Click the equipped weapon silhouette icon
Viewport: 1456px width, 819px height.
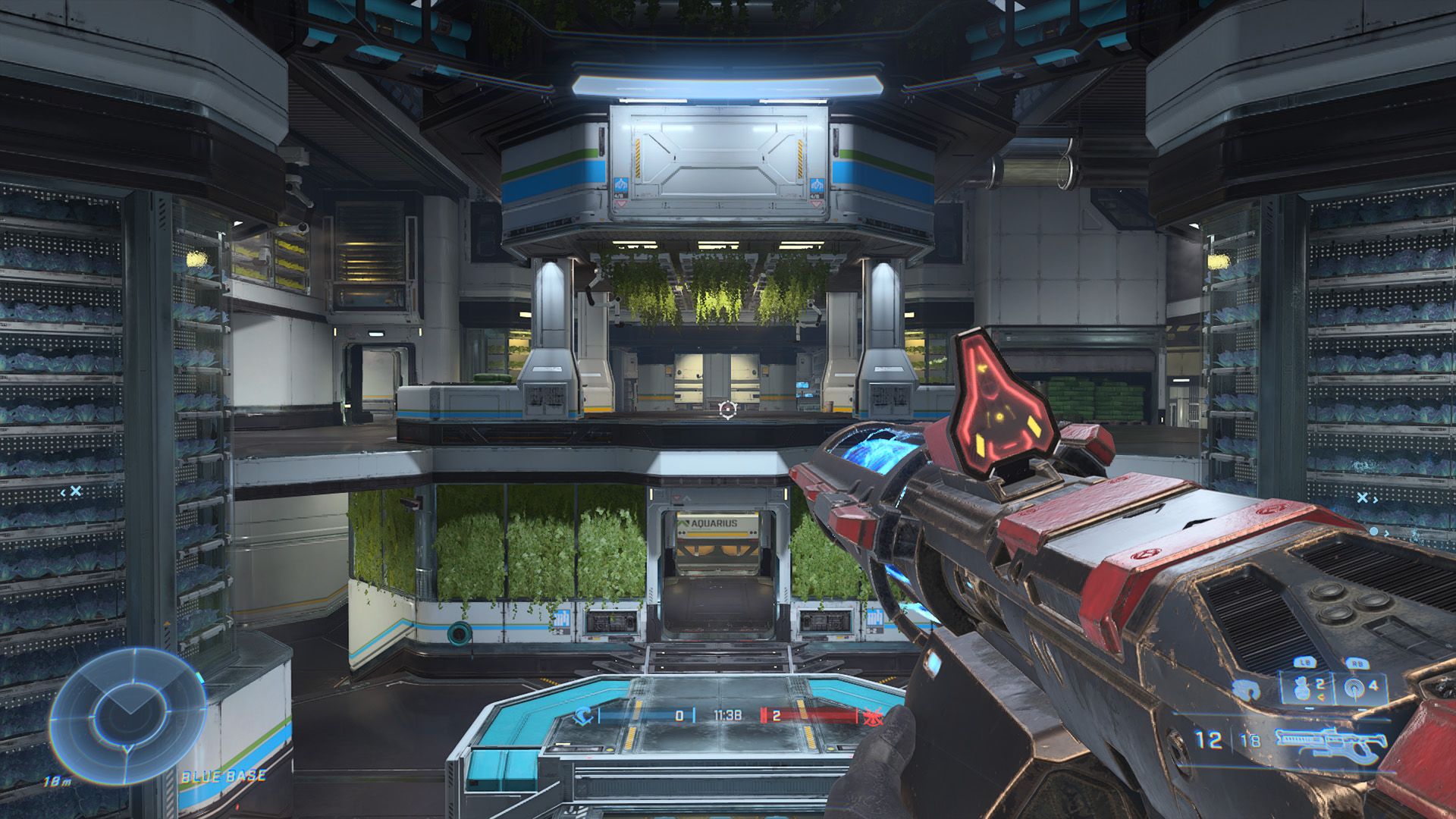[x=1331, y=743]
